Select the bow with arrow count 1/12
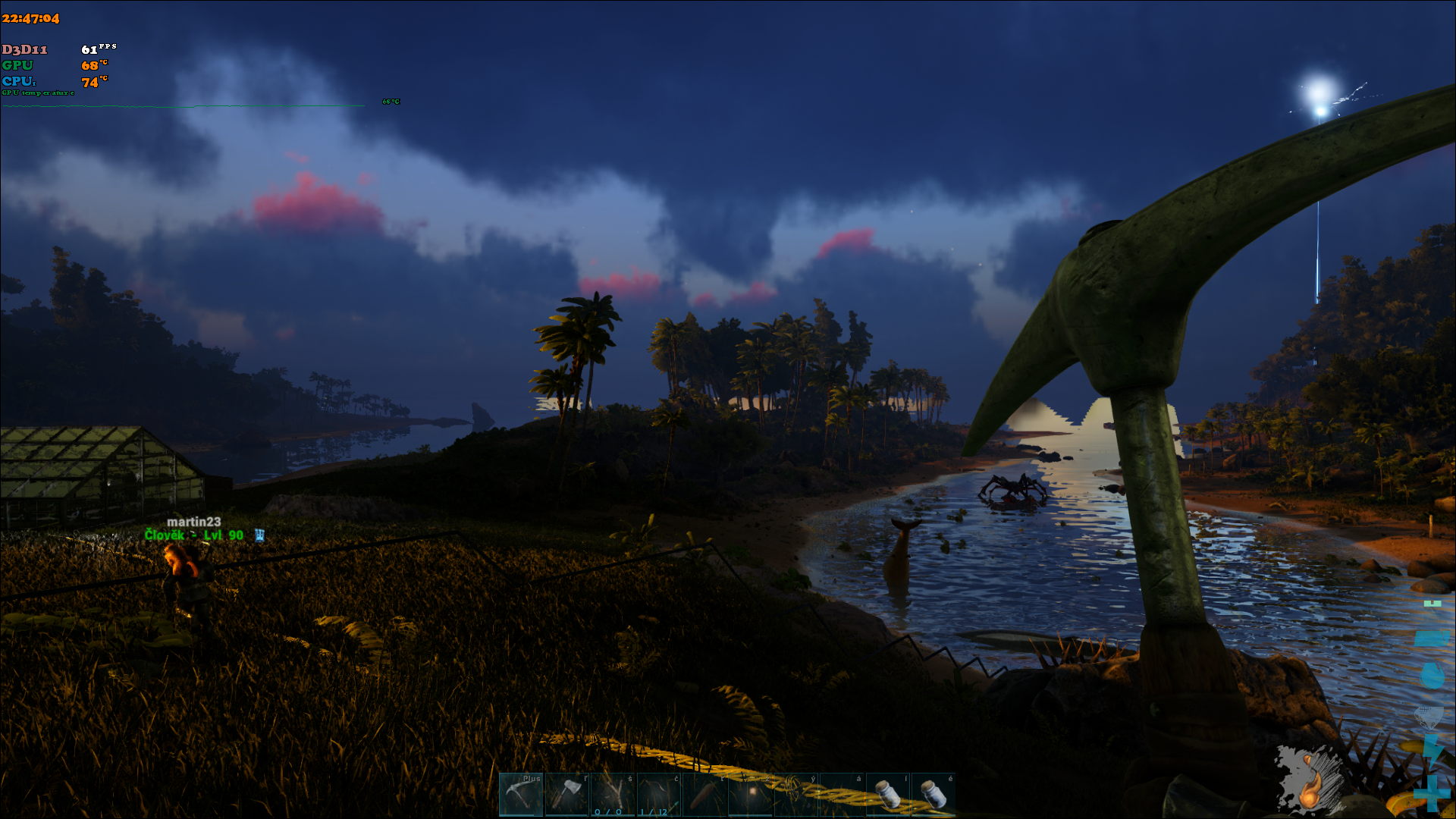This screenshot has width=1456, height=819. [x=658, y=794]
